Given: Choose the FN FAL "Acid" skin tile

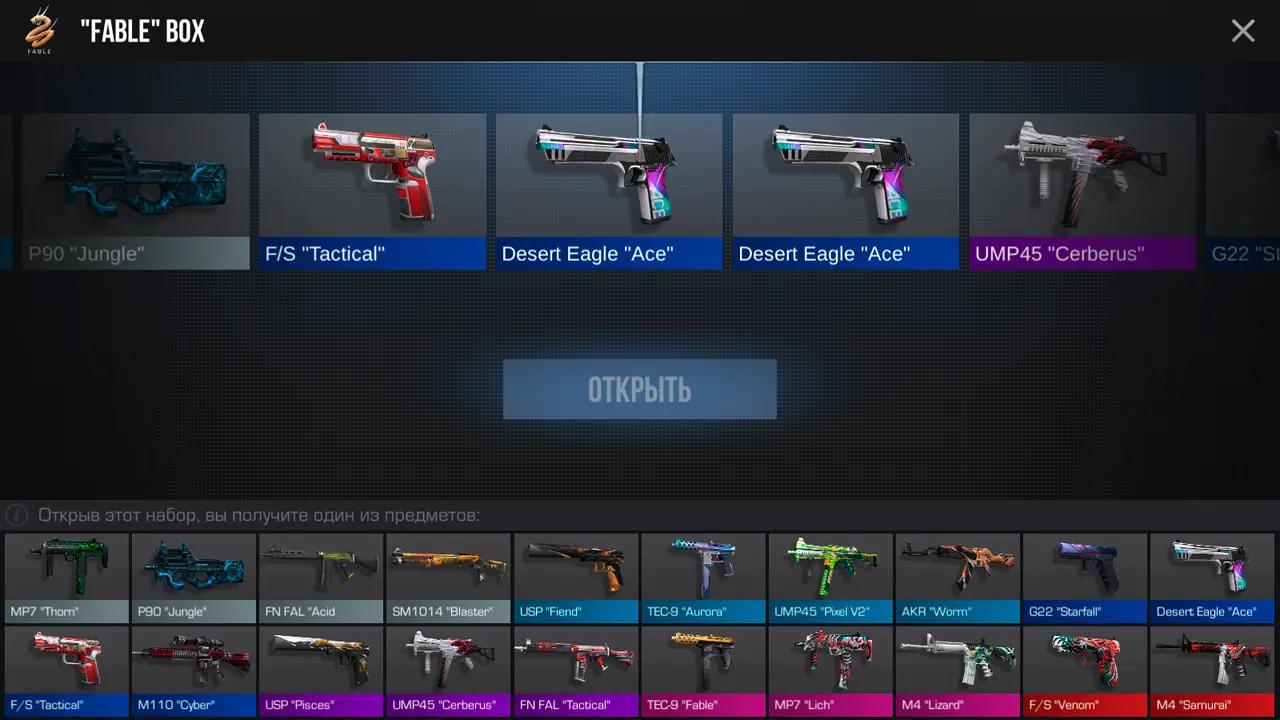Looking at the screenshot, I should [x=321, y=577].
